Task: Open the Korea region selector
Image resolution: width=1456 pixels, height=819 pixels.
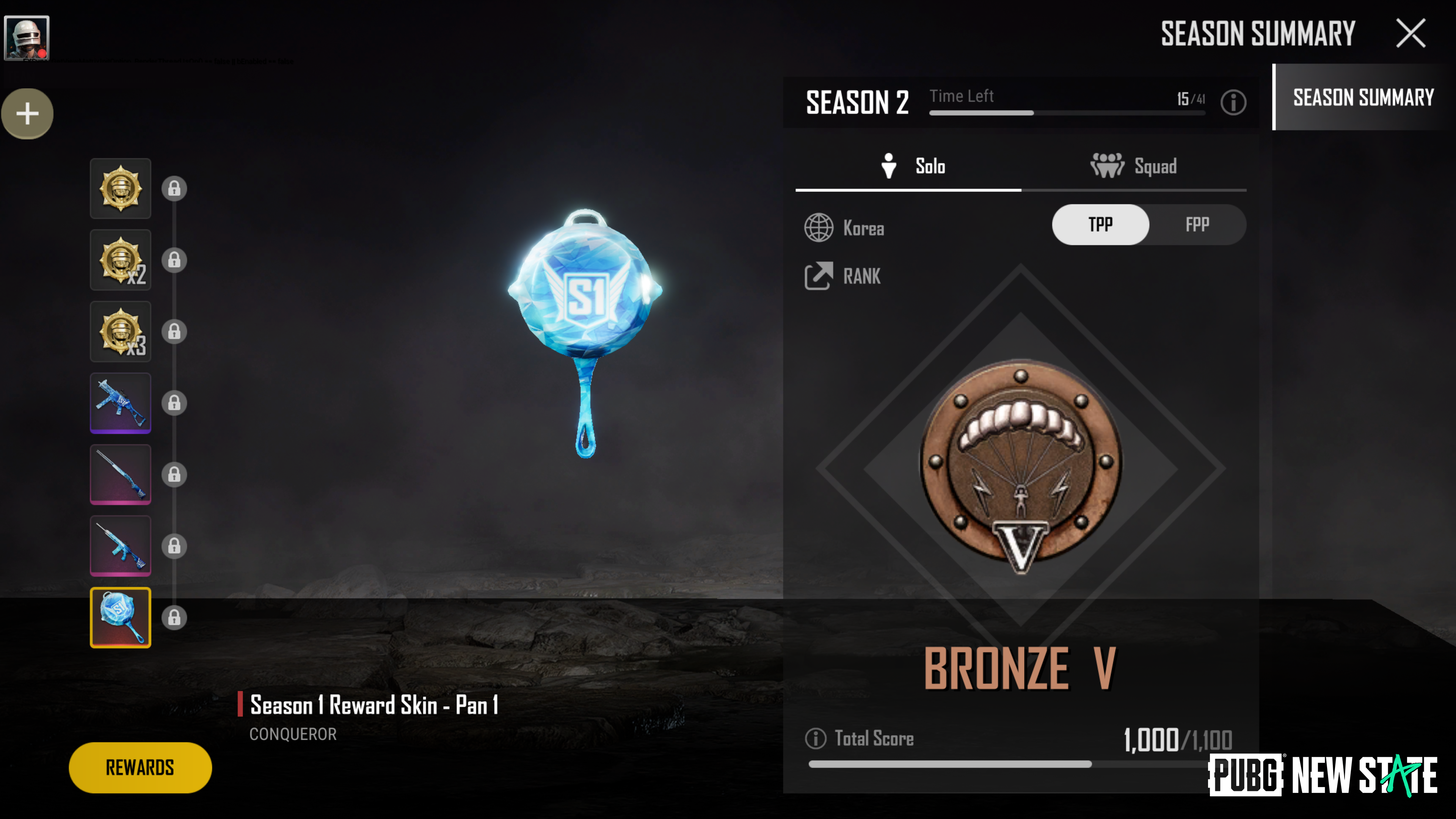Action: click(x=844, y=228)
